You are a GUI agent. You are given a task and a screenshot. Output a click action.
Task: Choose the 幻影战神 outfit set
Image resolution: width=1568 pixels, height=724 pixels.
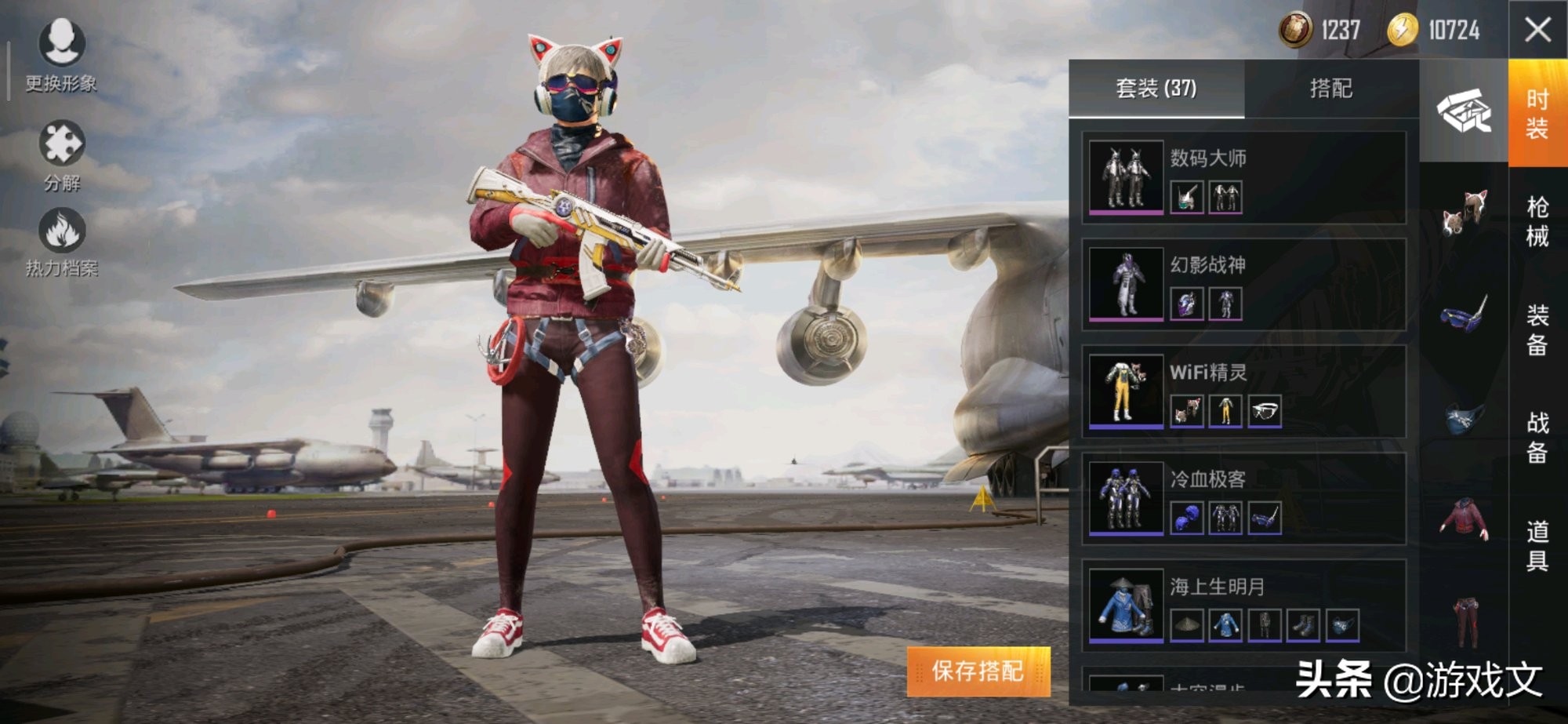(1243, 284)
